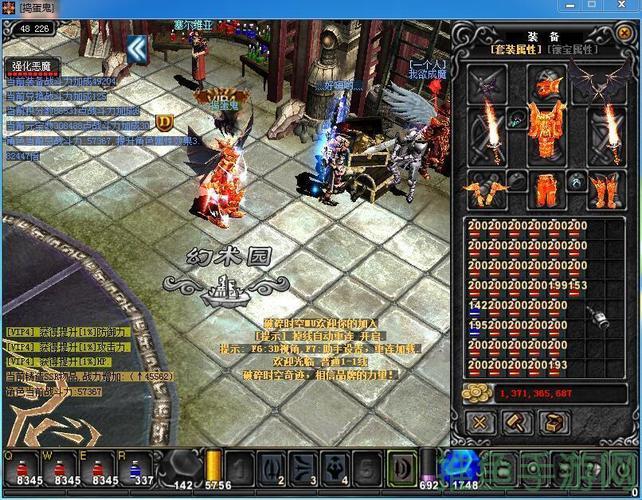Click the orange D shield icon
This screenshot has width=642, height=500.
tap(166, 122)
